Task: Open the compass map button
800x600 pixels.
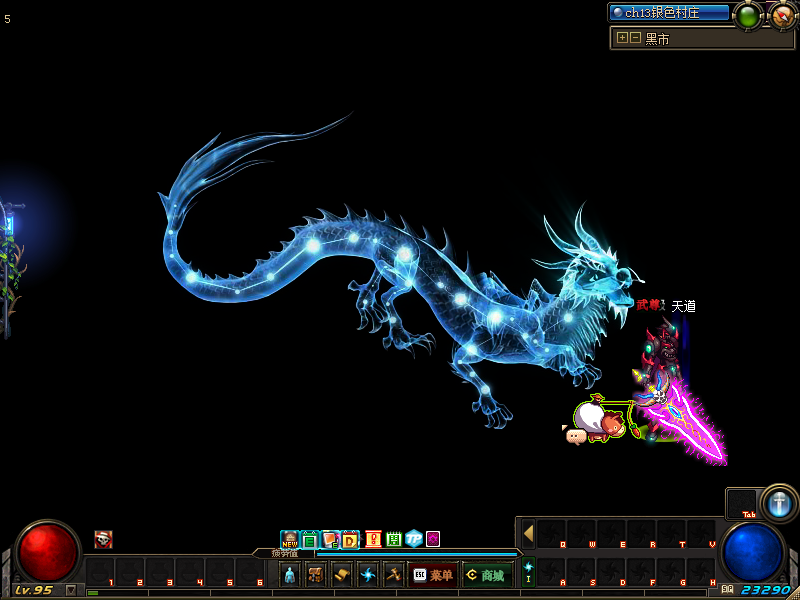Action: tap(782, 15)
